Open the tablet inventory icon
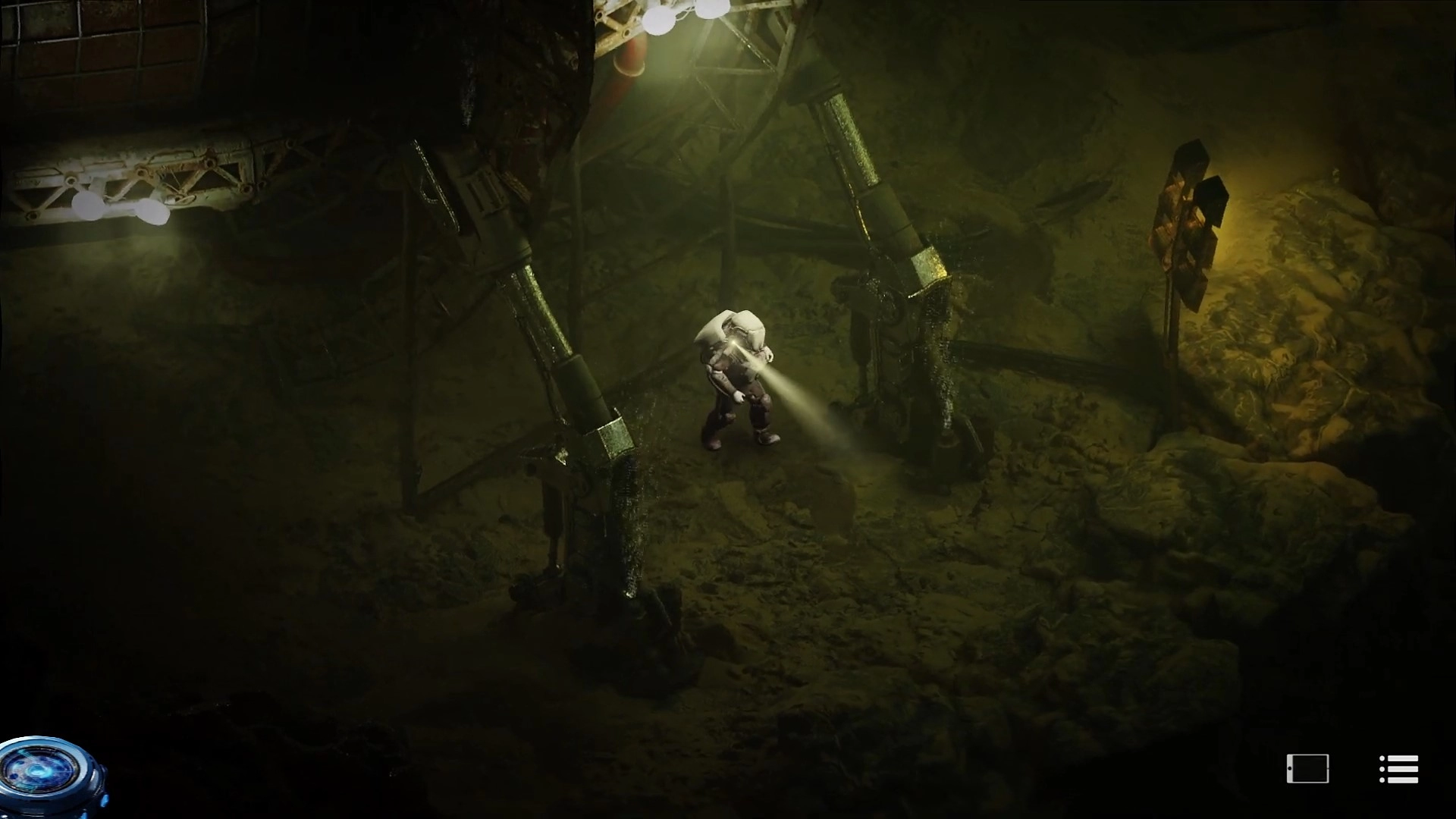Screen dimensions: 1456x819 (x=1308, y=769)
